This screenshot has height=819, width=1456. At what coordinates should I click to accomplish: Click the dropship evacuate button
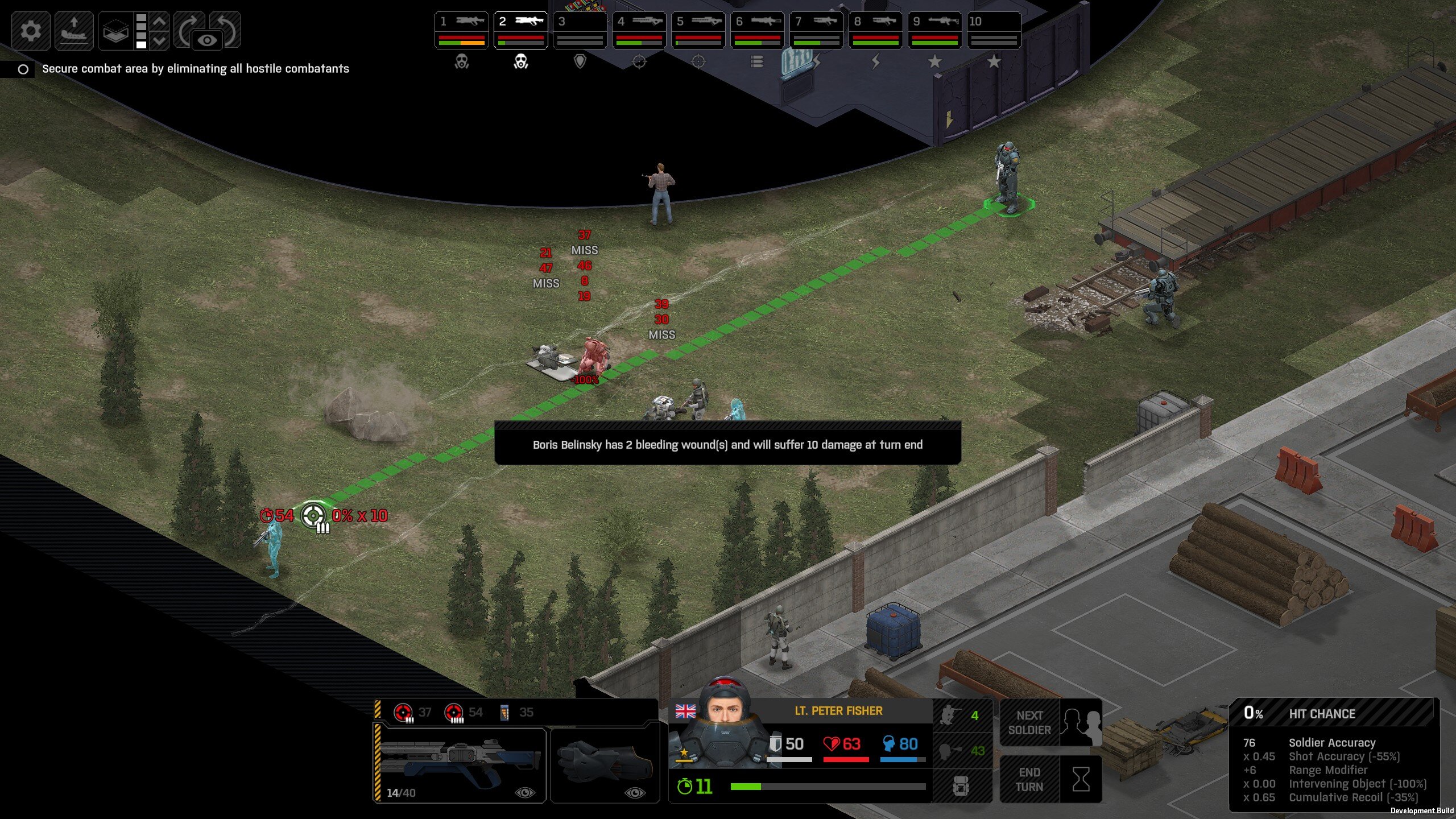point(74,31)
